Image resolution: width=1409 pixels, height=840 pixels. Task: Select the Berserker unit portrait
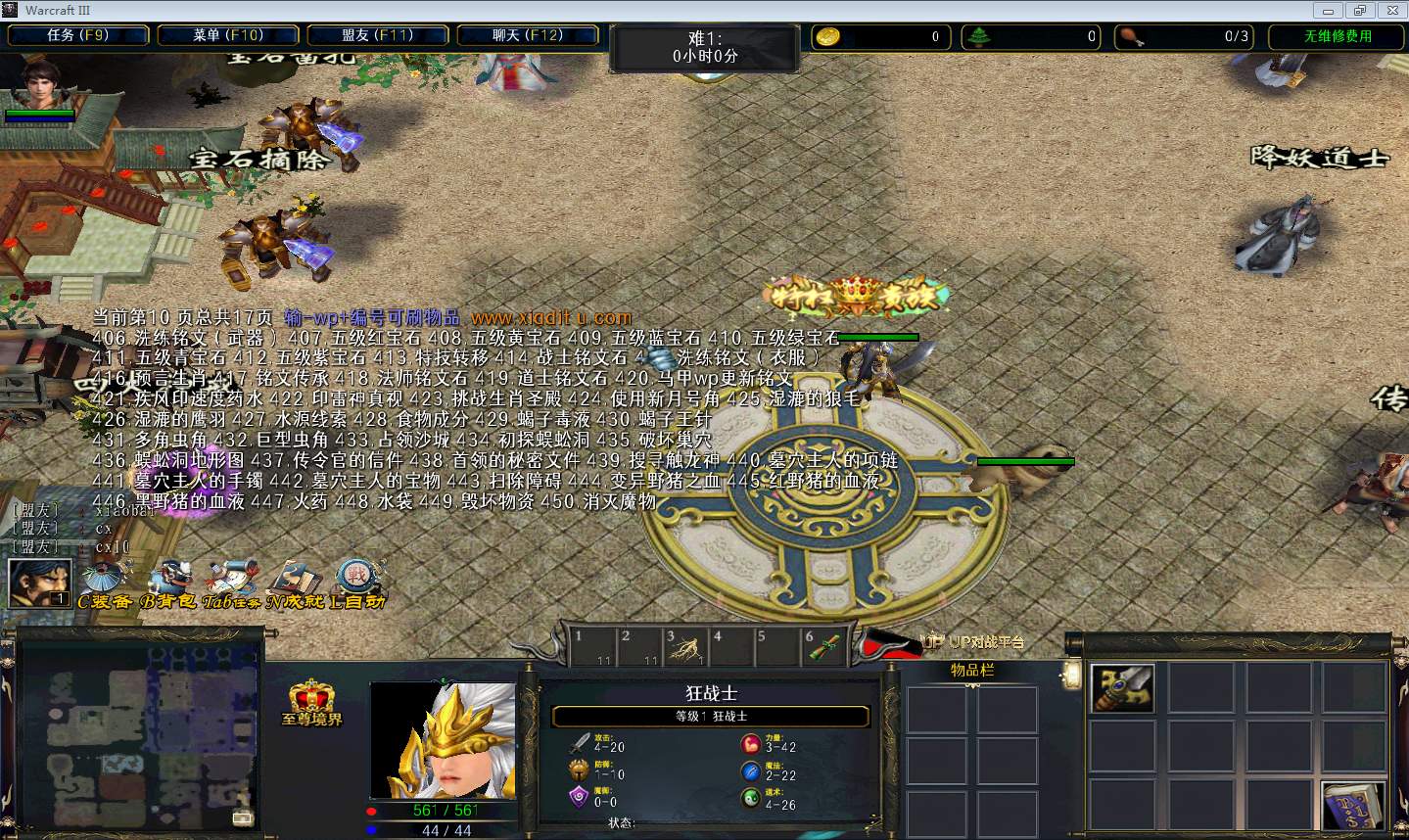(443, 741)
